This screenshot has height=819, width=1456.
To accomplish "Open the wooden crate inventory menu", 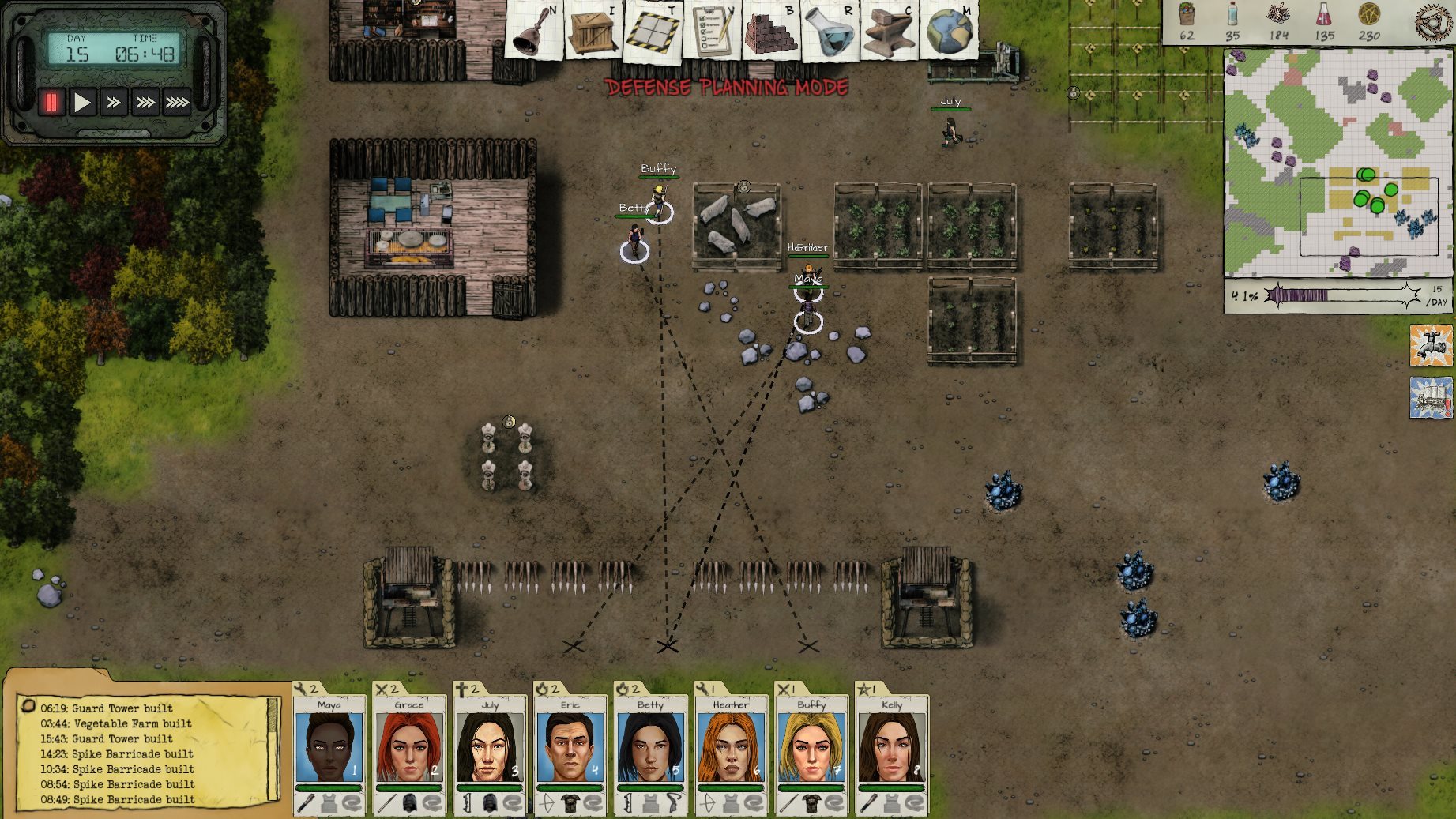I will 593,32.
